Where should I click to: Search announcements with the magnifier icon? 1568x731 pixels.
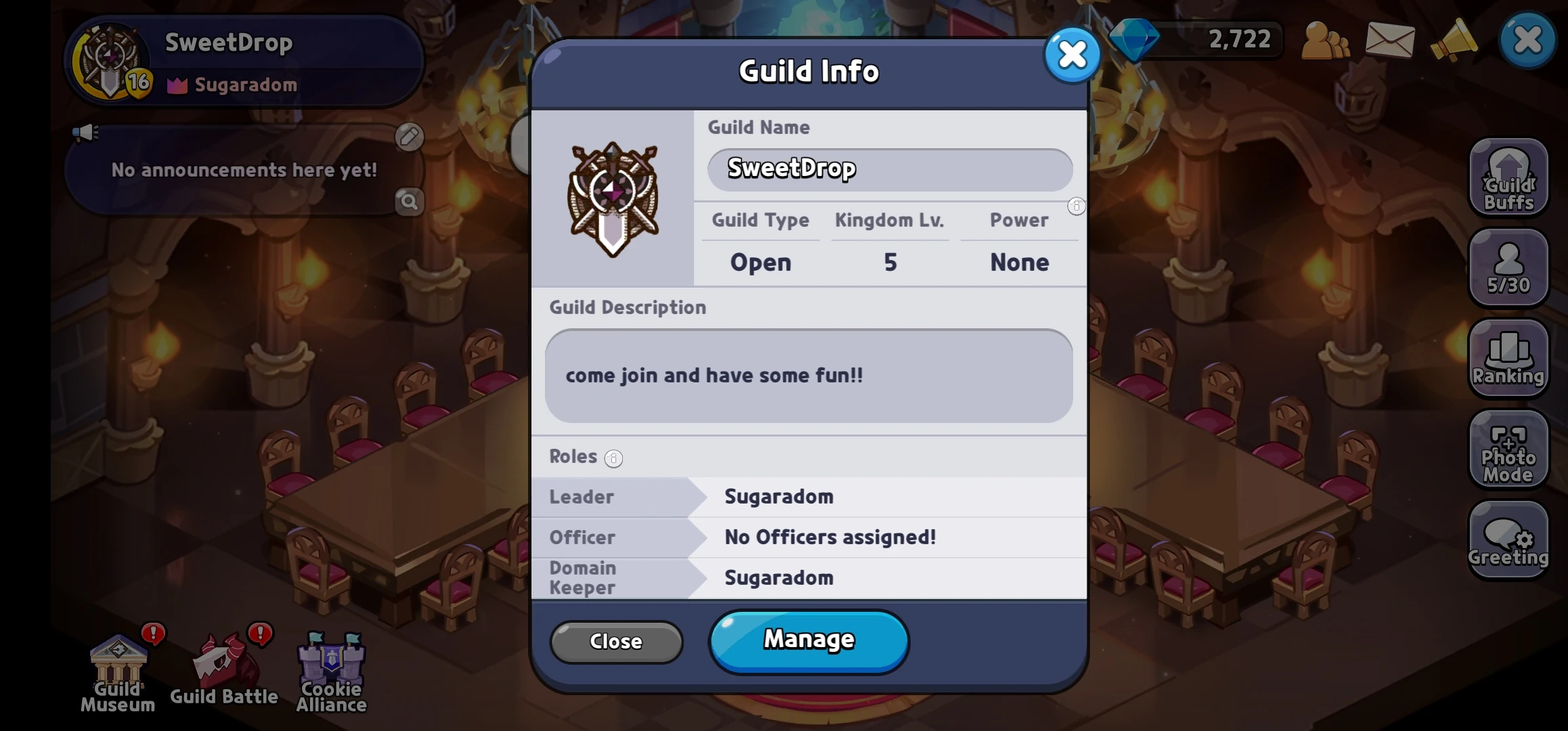pos(409,201)
